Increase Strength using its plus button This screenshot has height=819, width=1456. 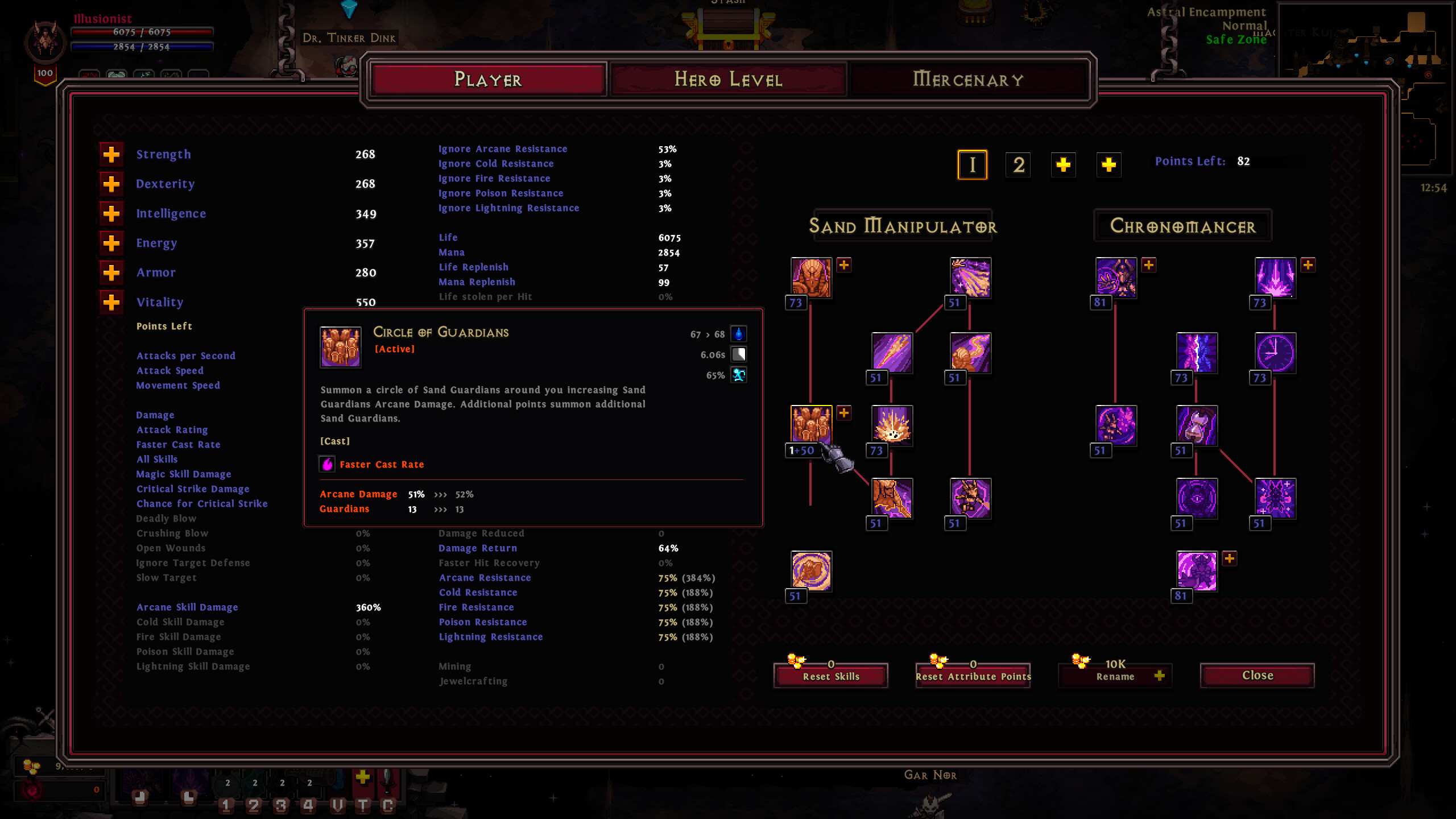(x=111, y=154)
